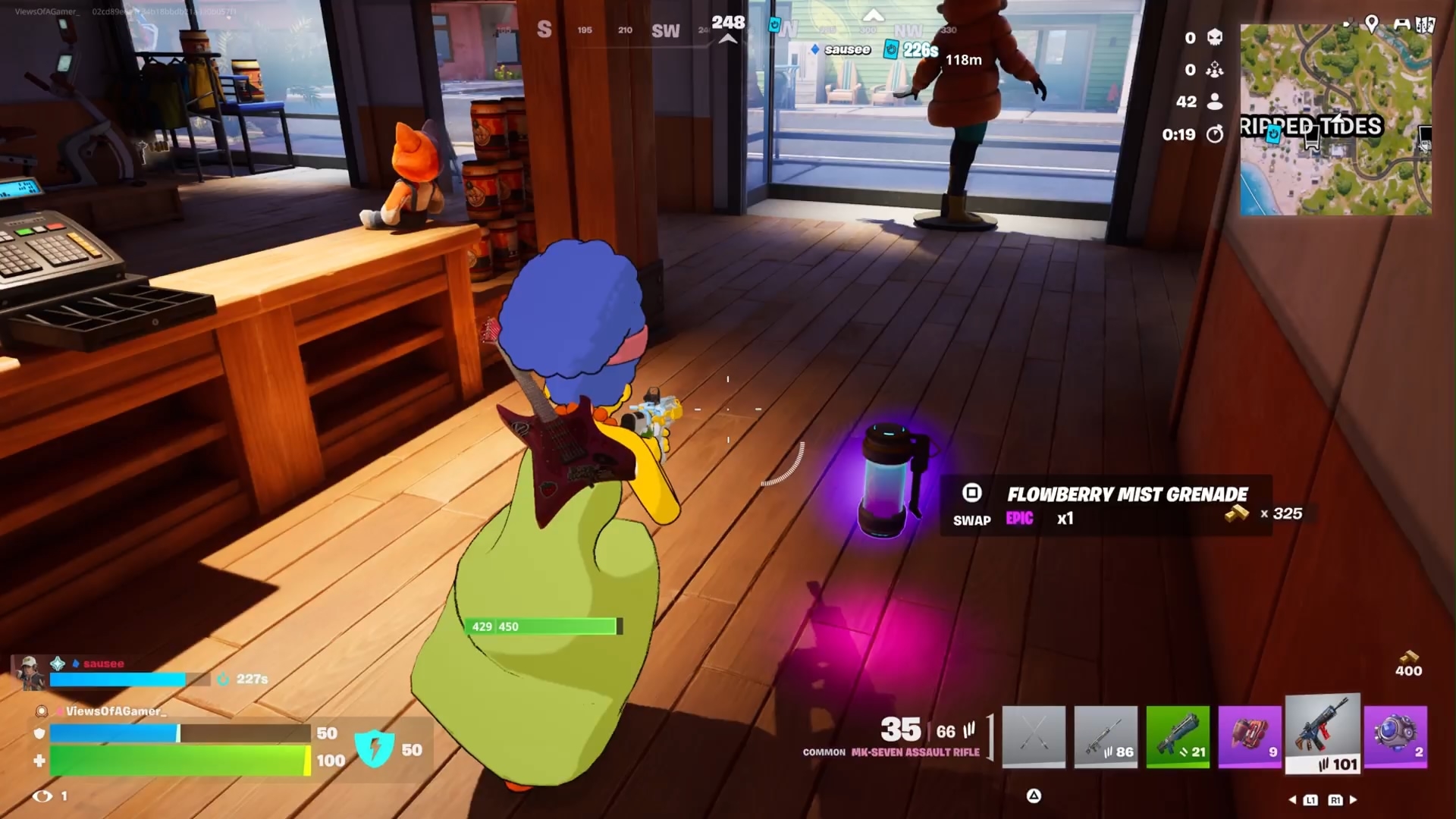Open the folded map icon above the minimap
This screenshot has width=1456, height=819.
tap(1425, 25)
